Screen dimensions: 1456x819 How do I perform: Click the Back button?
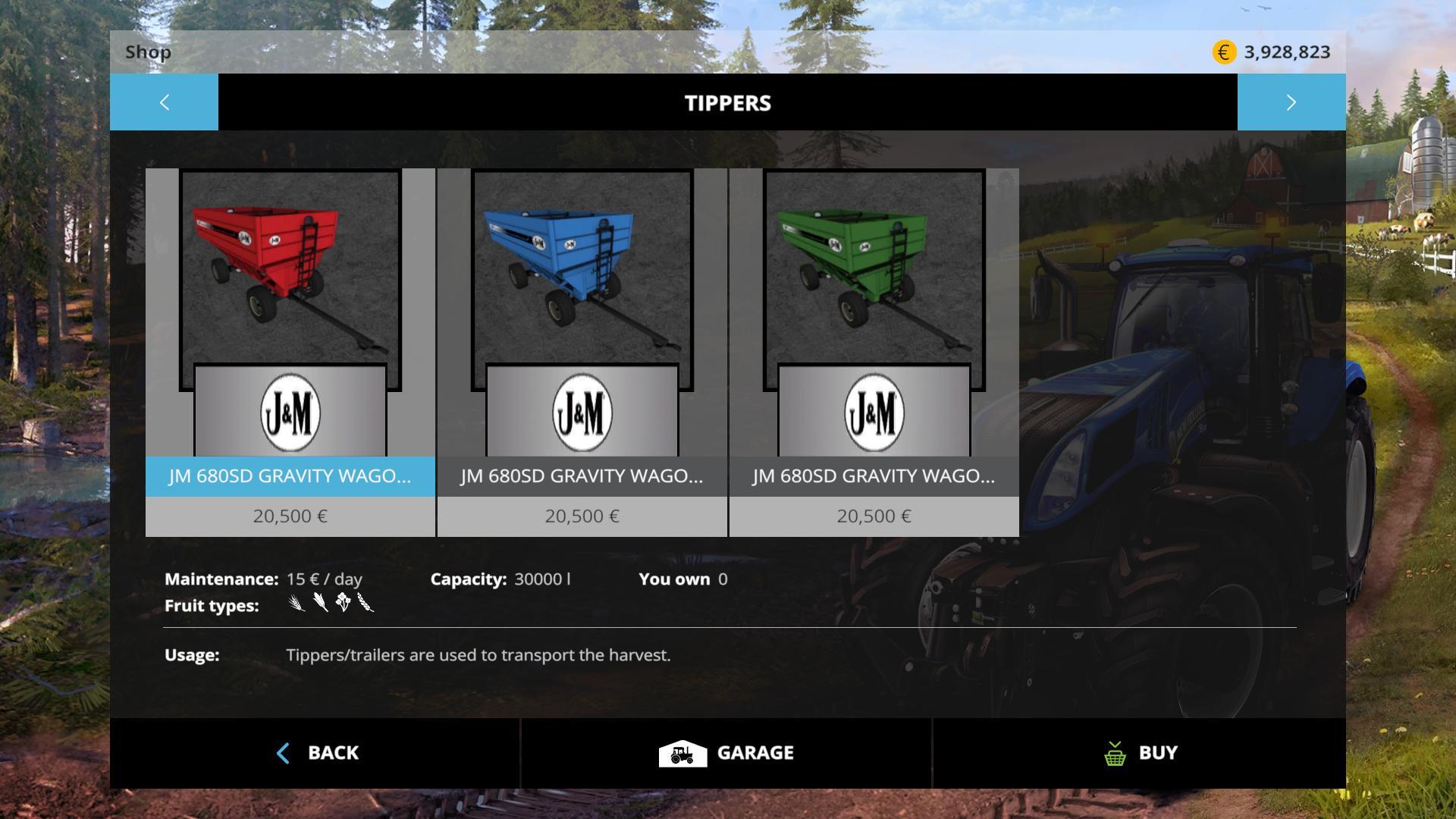point(315,753)
